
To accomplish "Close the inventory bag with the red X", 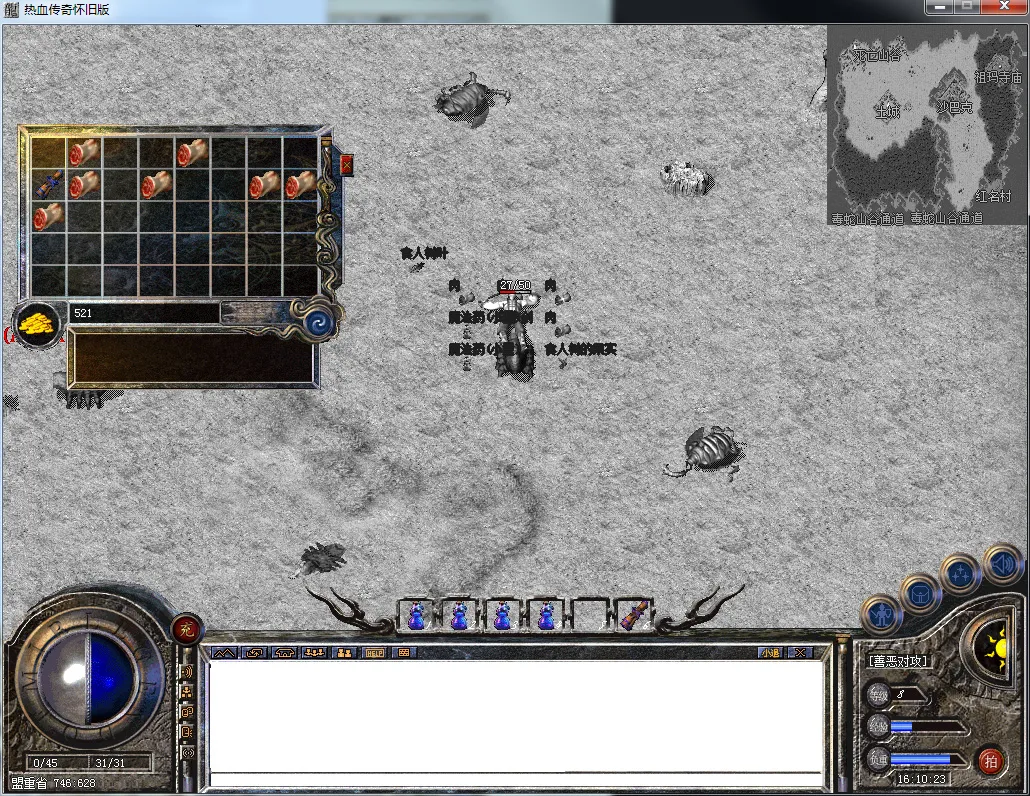I will tap(347, 165).
